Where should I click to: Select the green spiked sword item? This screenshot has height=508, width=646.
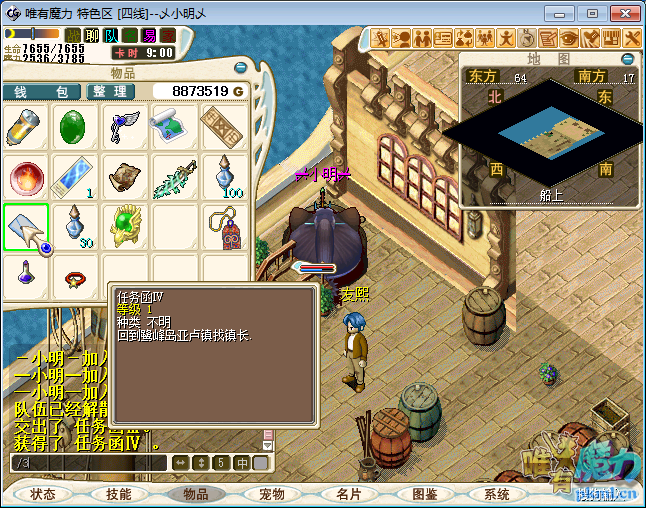[x=172, y=176]
